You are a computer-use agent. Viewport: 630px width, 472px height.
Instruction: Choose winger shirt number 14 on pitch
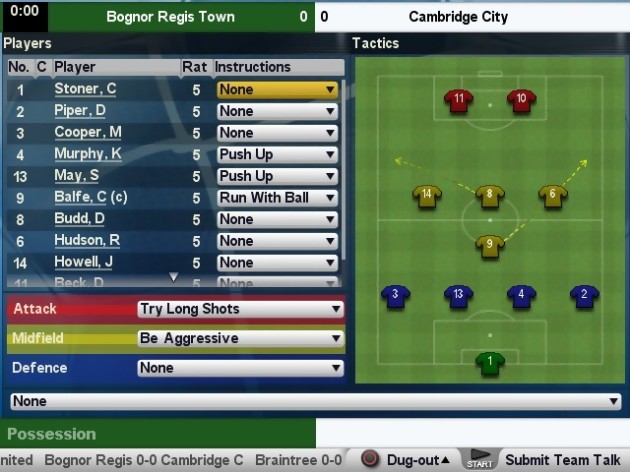[427, 196]
